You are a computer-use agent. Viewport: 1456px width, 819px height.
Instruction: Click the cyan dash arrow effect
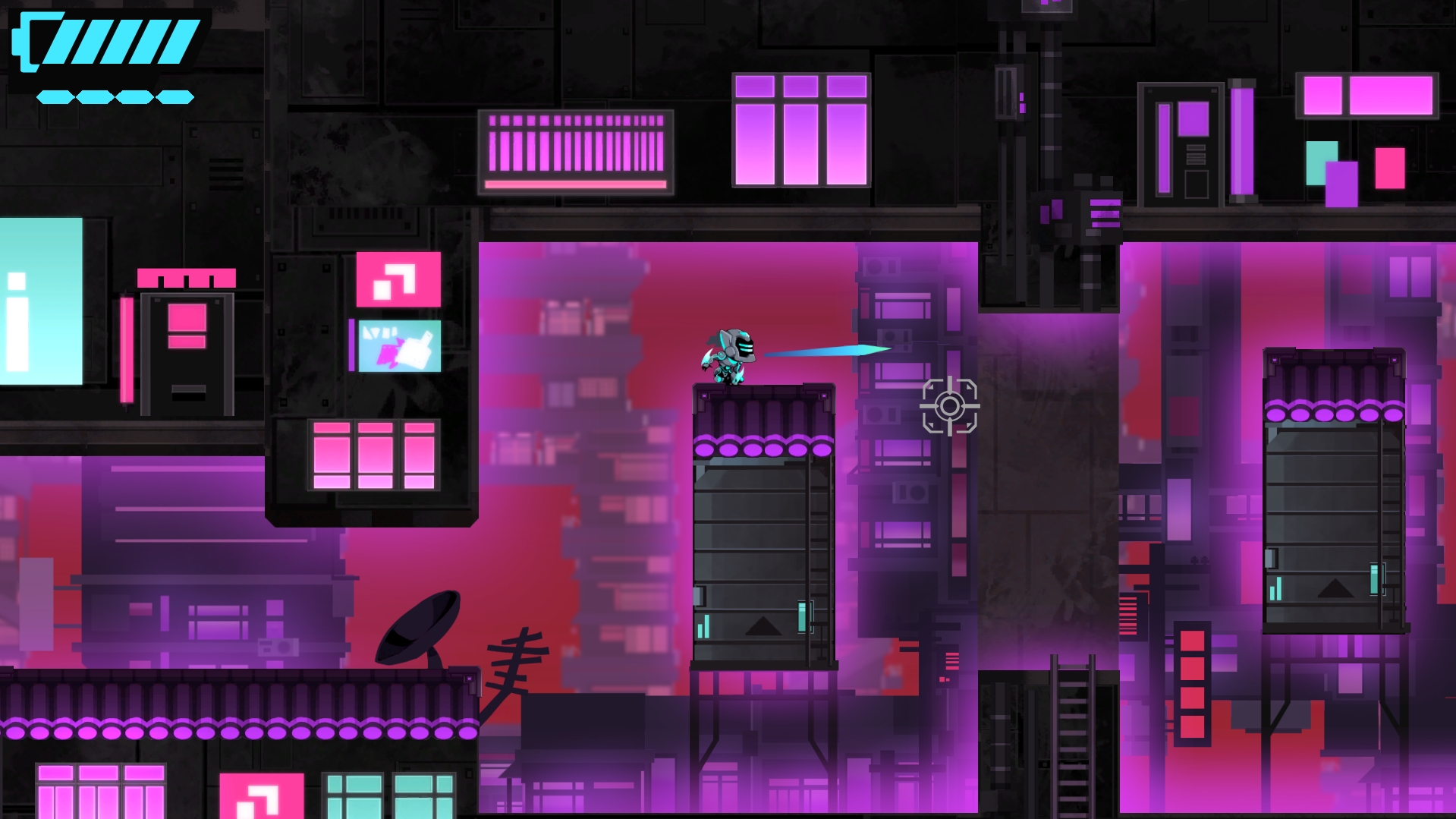tap(827, 351)
